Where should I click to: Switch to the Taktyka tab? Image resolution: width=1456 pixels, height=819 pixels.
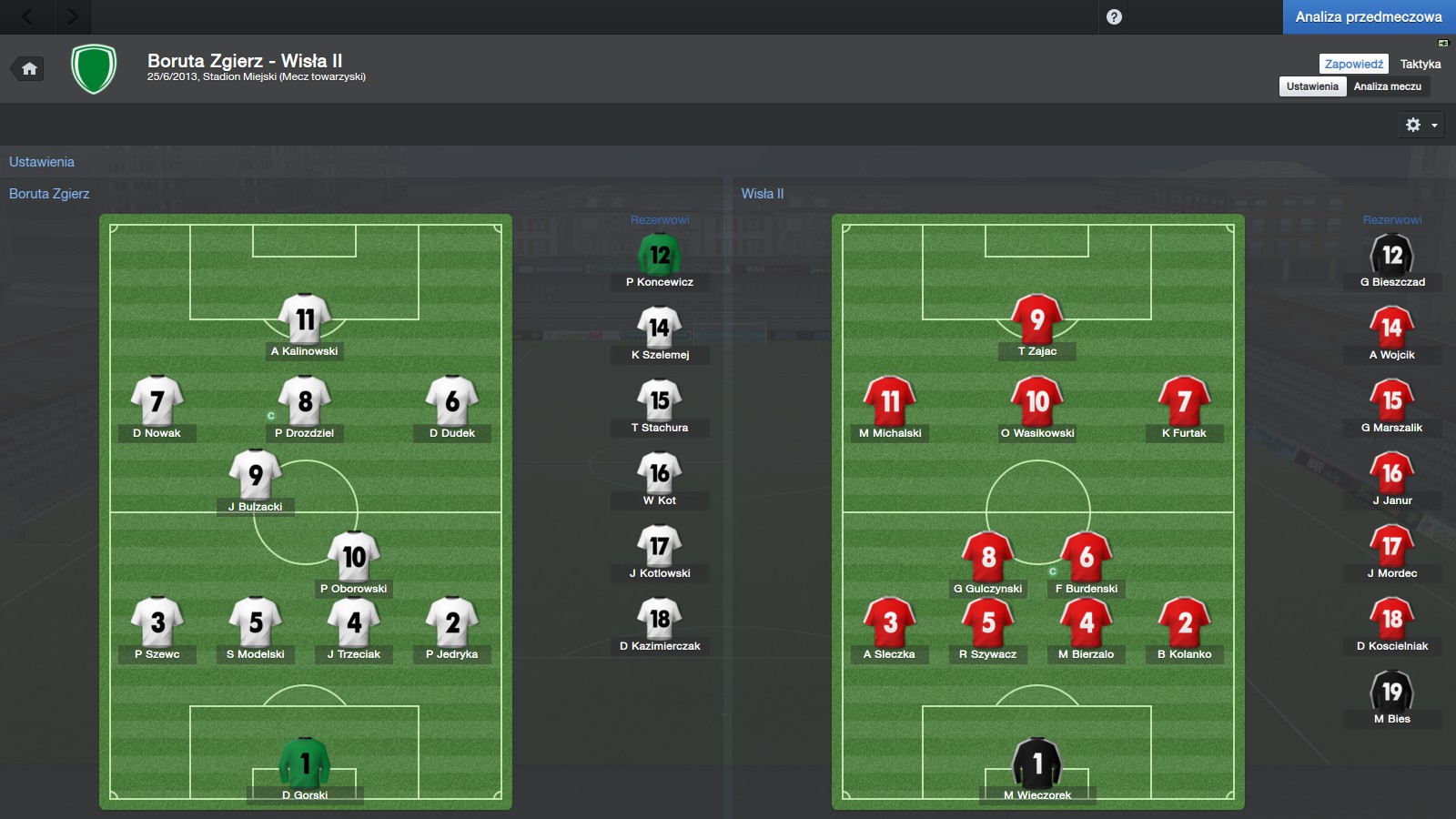1420,64
